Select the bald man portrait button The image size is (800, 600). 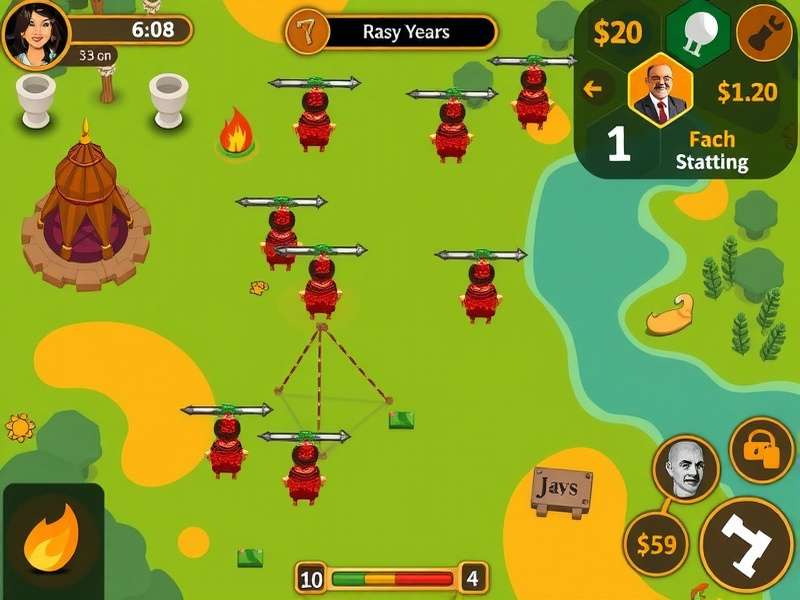(x=686, y=468)
